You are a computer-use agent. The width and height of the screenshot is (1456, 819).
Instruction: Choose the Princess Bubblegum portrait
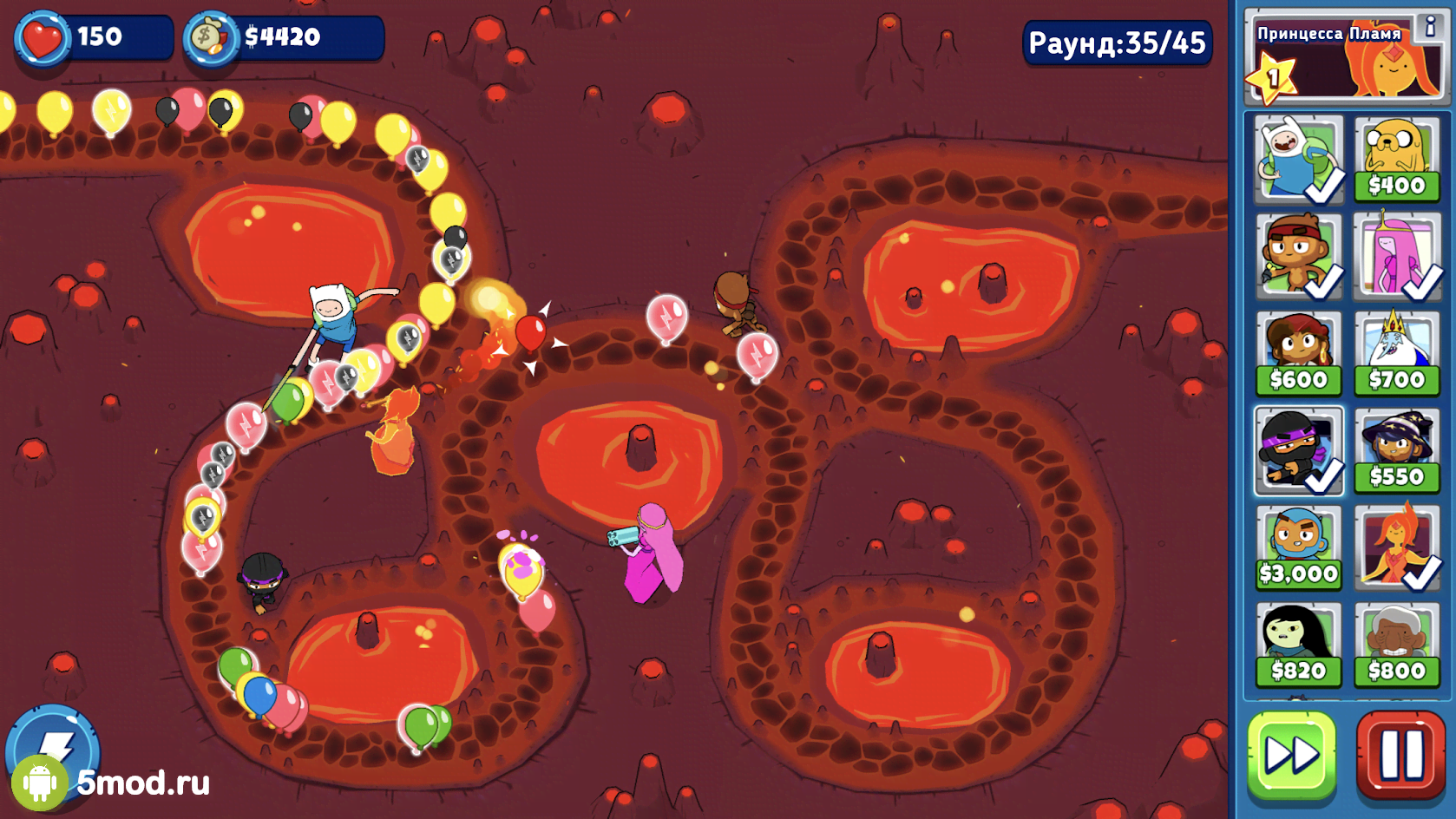tap(1396, 257)
